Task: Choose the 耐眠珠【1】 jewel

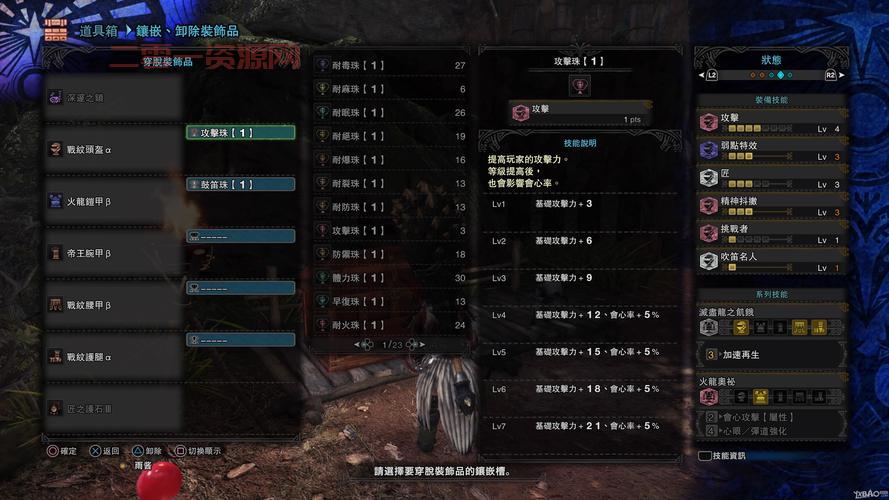Action: pyautogui.click(x=390, y=113)
